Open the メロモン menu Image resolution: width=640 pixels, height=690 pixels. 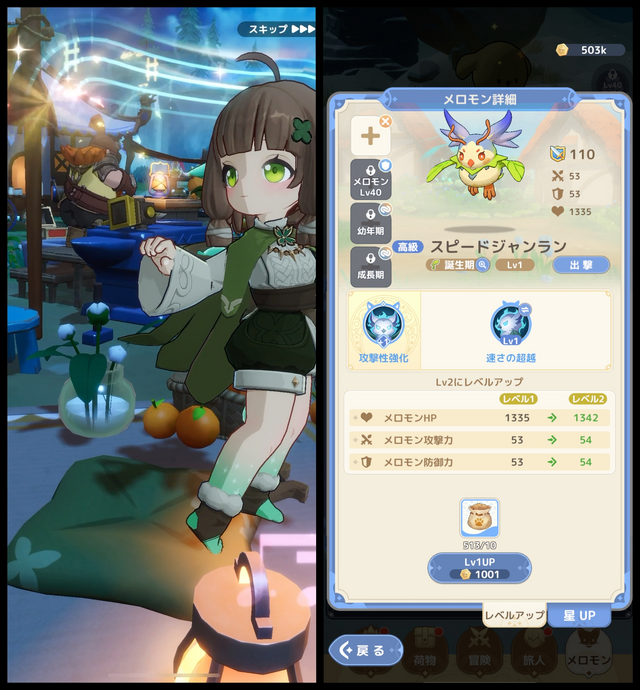[587, 653]
